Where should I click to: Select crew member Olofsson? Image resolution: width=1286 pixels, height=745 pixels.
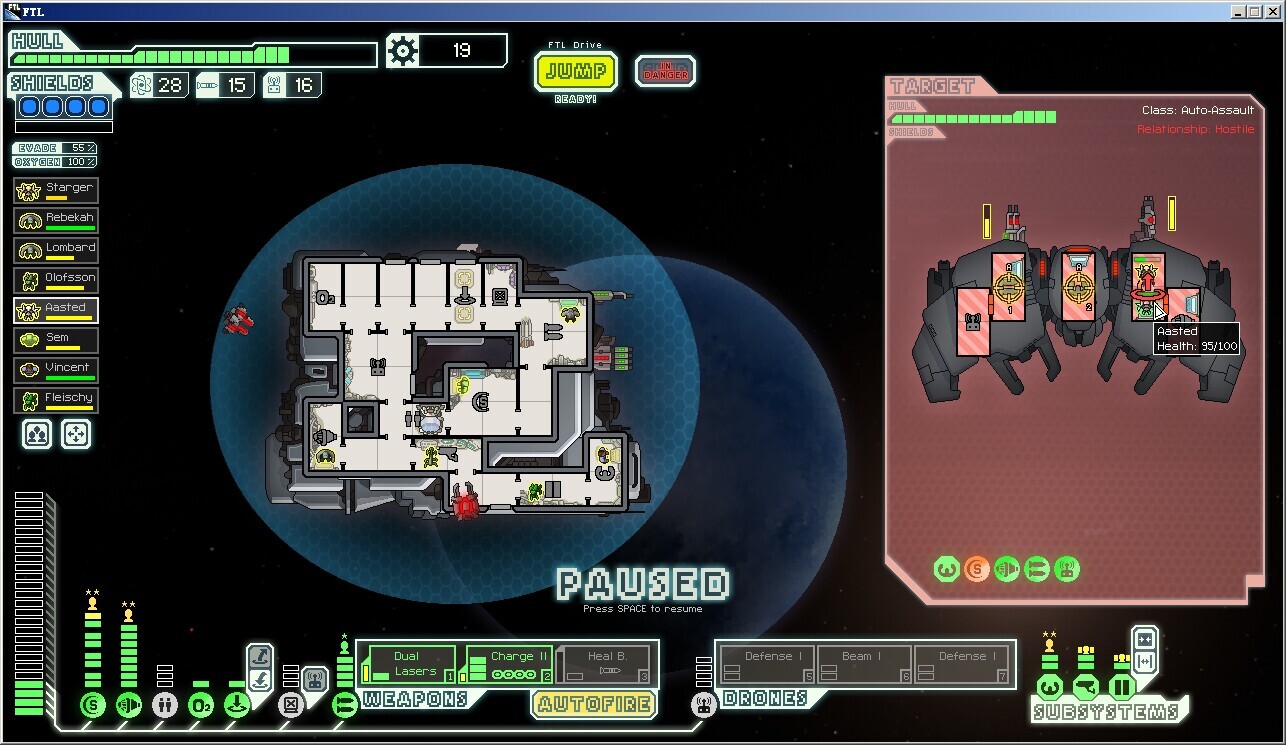[56, 280]
